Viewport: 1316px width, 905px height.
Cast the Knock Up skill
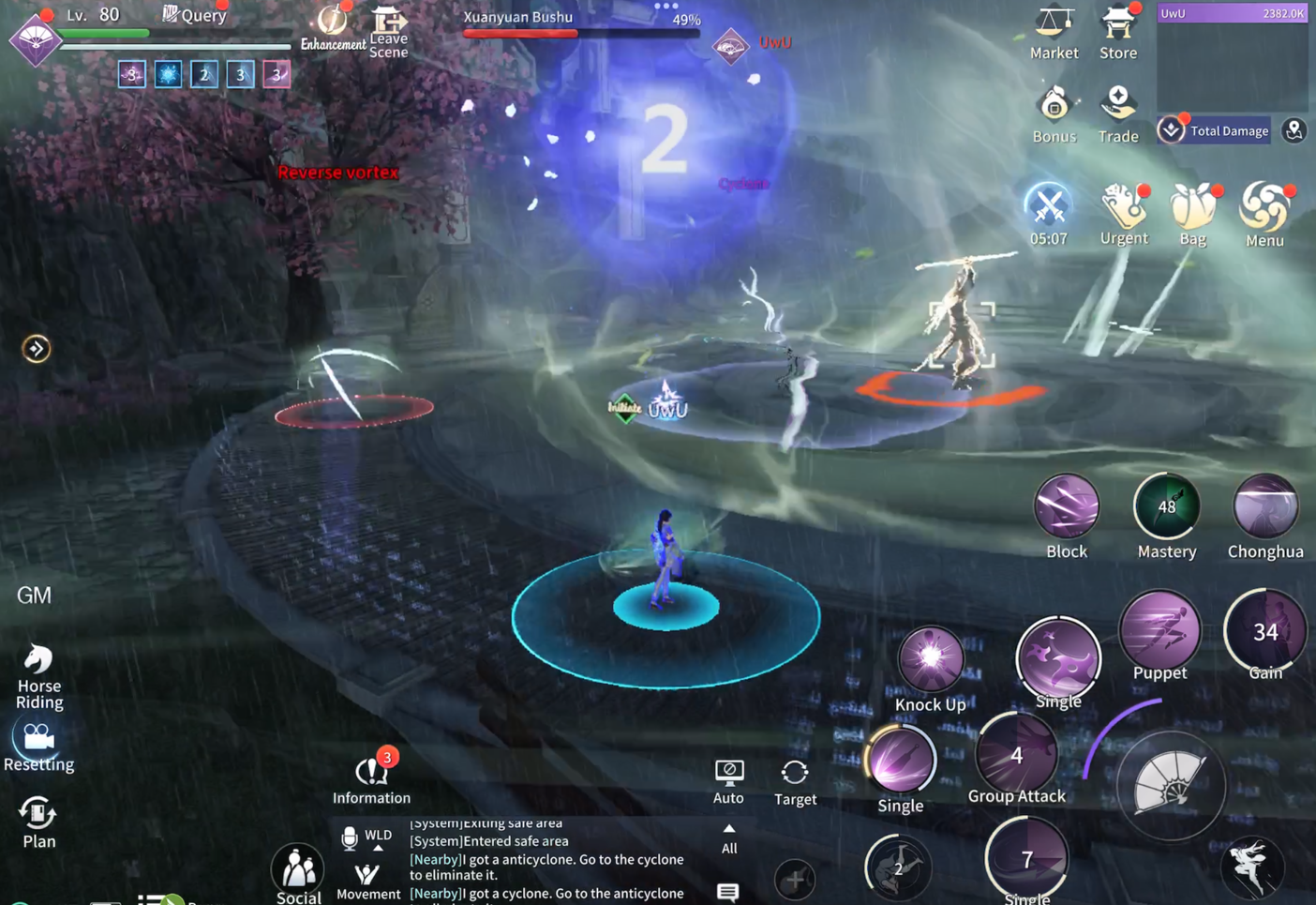931,659
